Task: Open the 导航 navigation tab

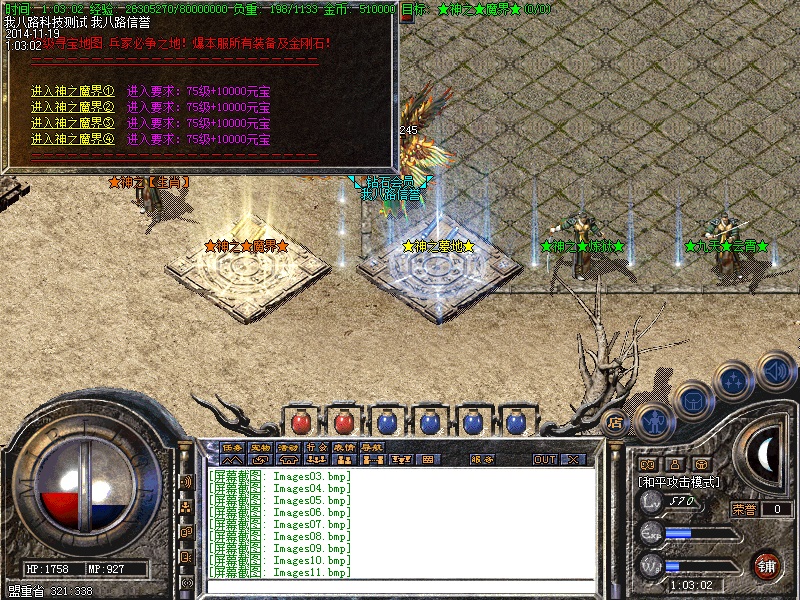Action: [372, 447]
